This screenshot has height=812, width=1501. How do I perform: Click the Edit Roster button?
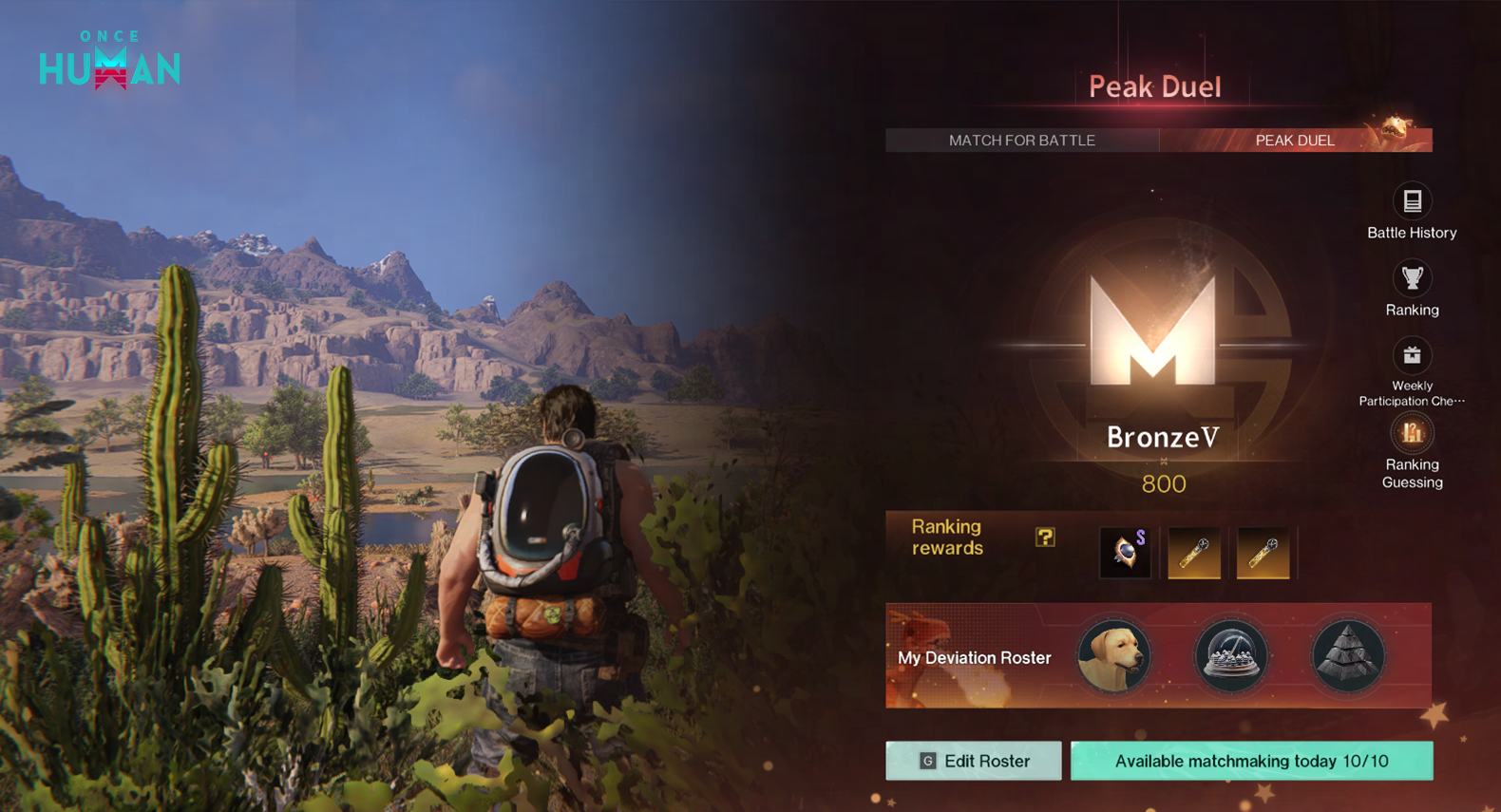pos(974,761)
